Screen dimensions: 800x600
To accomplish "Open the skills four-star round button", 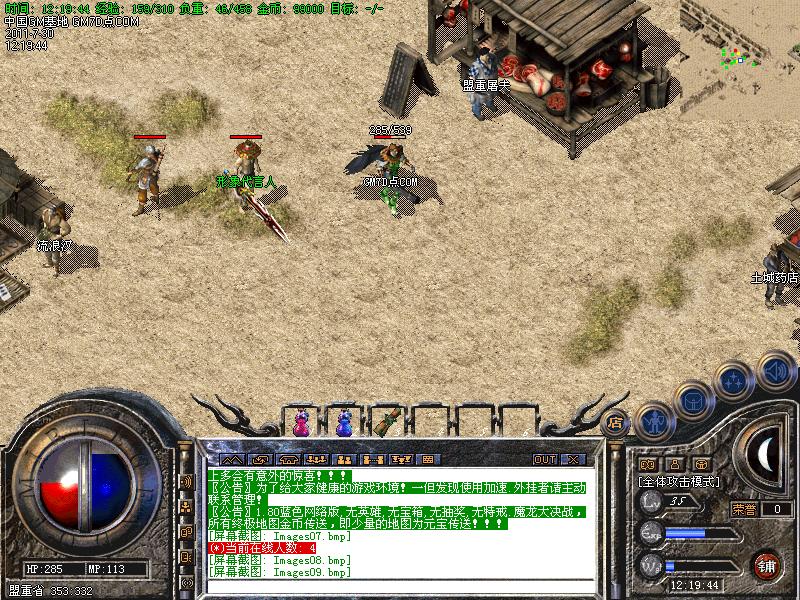I will 733,380.
